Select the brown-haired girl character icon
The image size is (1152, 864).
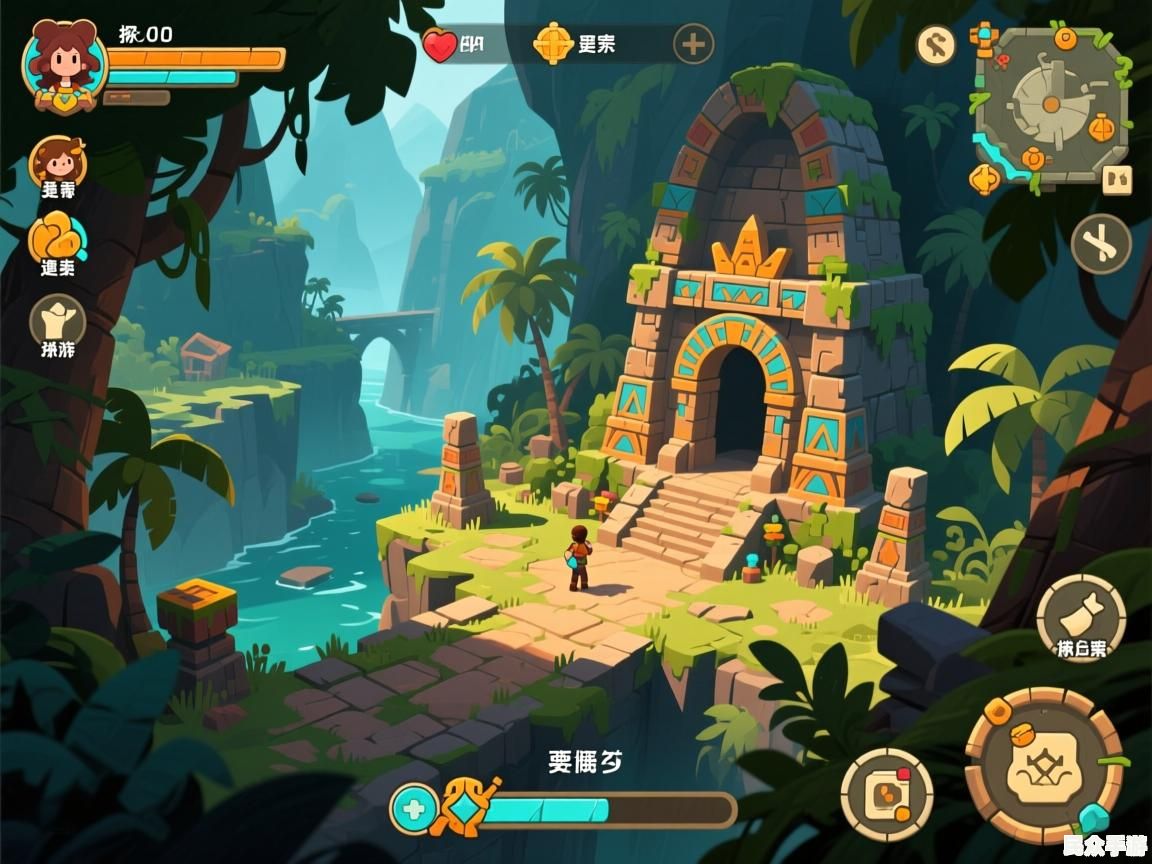tap(58, 161)
